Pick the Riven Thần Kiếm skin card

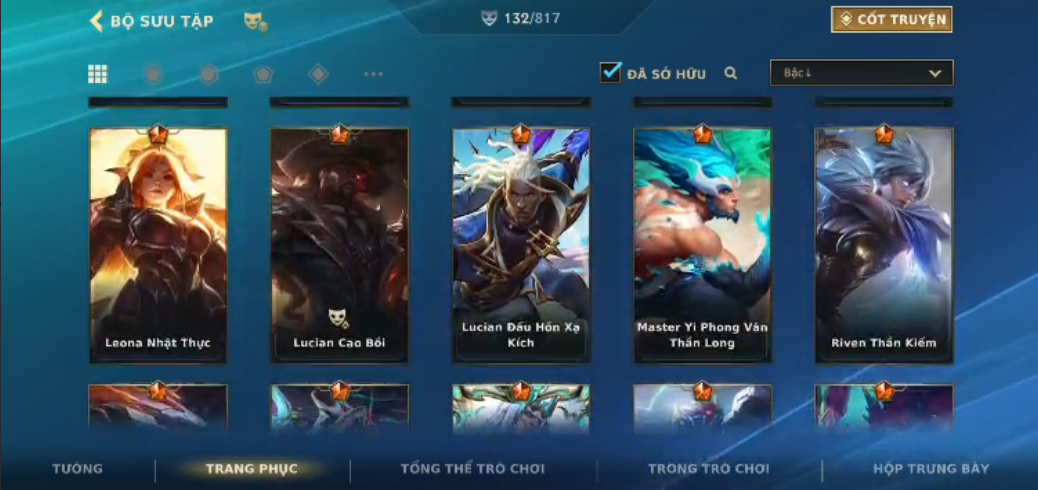tap(884, 244)
